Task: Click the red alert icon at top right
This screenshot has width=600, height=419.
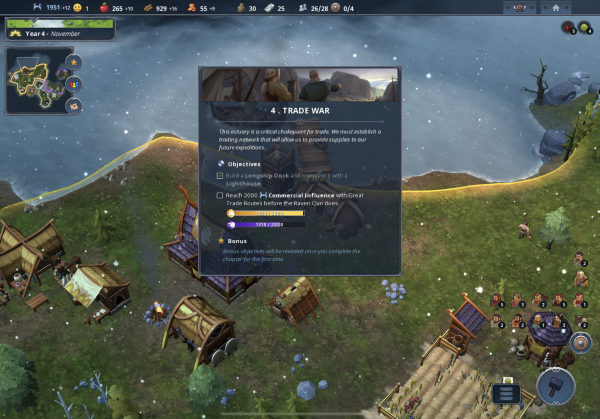Action: click(567, 27)
